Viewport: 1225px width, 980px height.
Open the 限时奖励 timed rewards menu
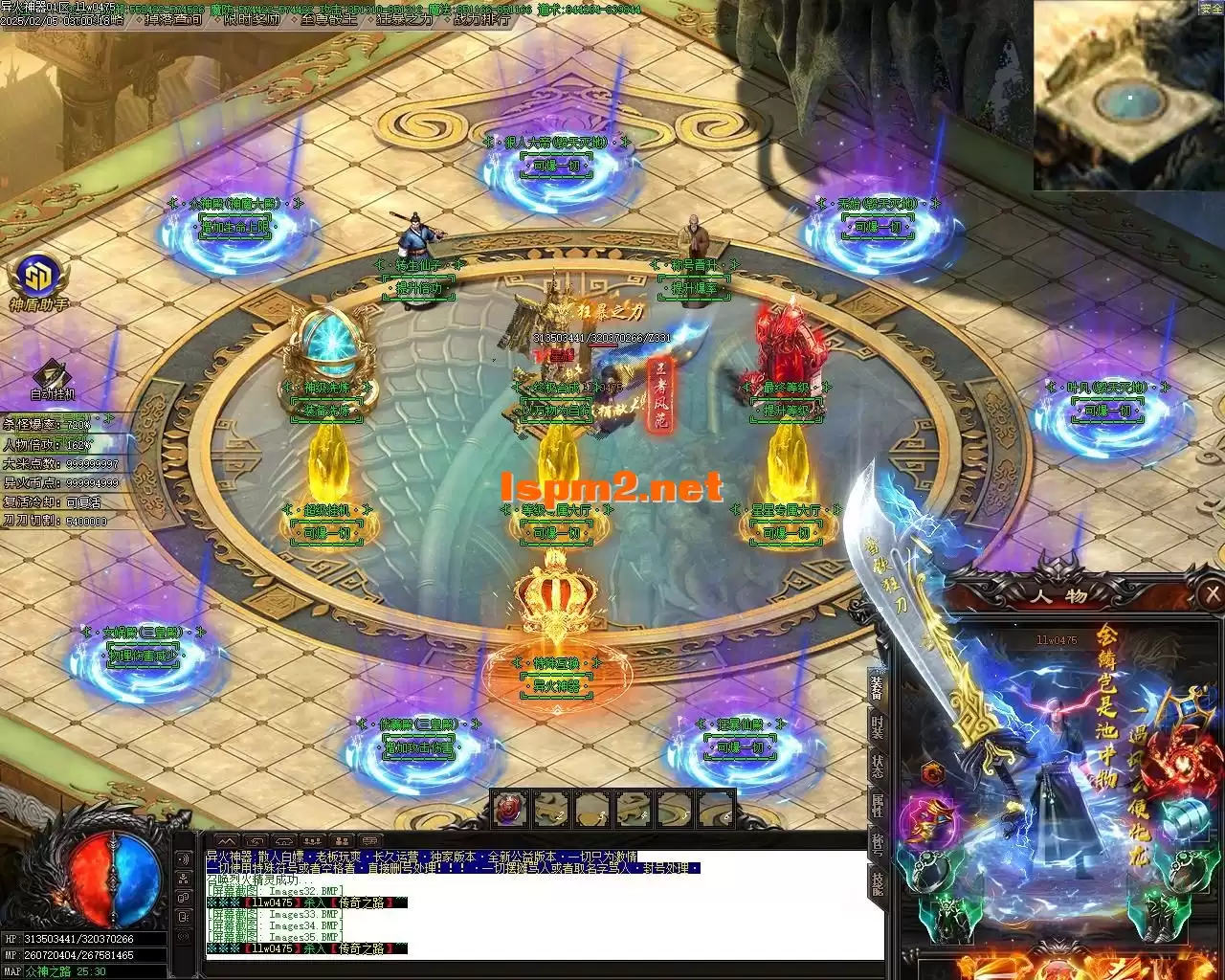tap(253, 18)
